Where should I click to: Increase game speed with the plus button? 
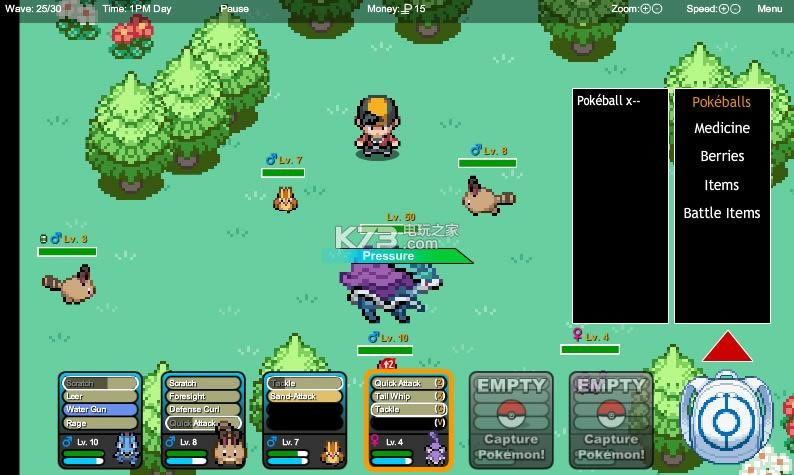click(x=723, y=8)
